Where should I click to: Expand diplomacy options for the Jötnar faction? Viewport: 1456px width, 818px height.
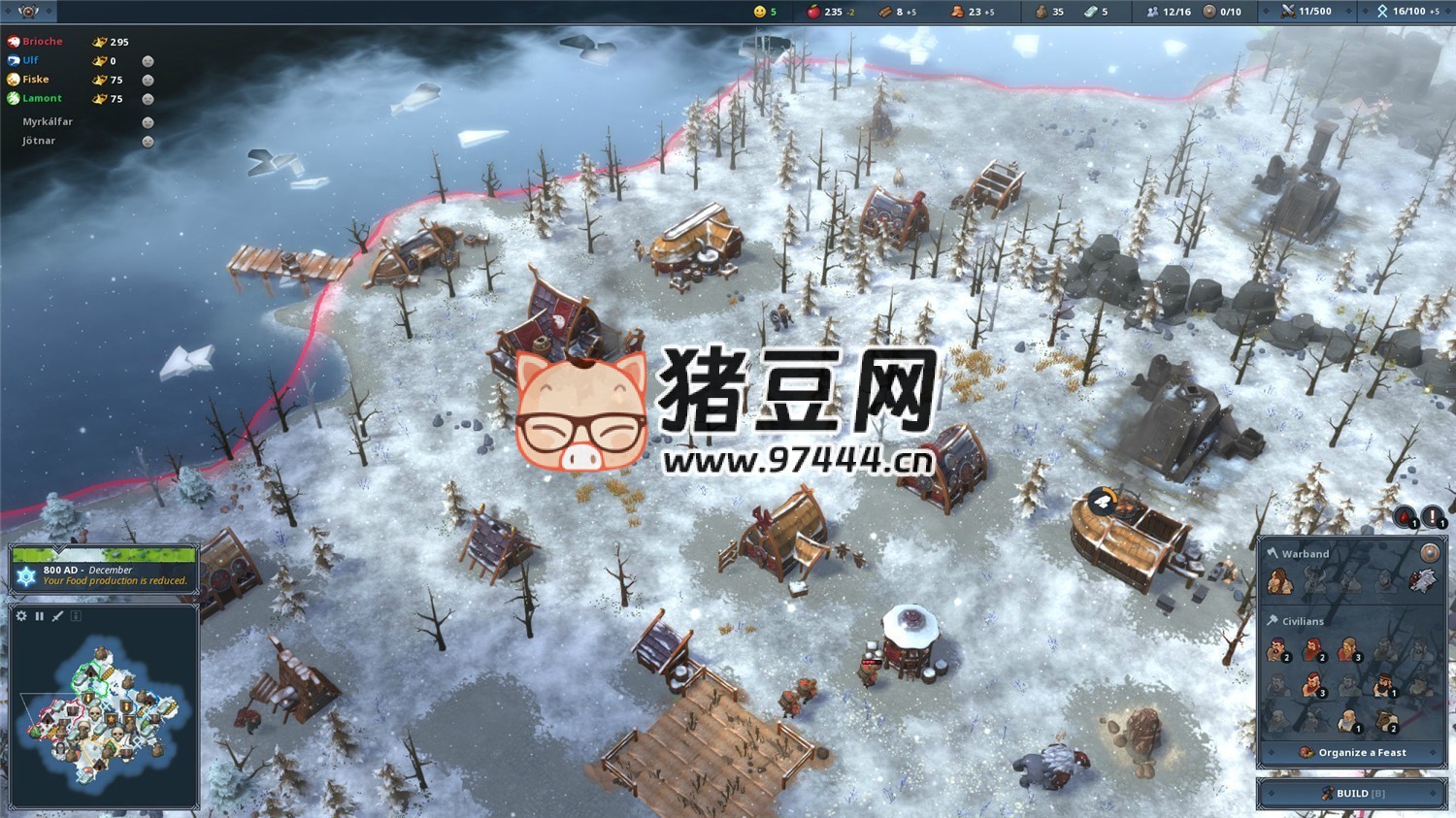pyautogui.click(x=148, y=140)
